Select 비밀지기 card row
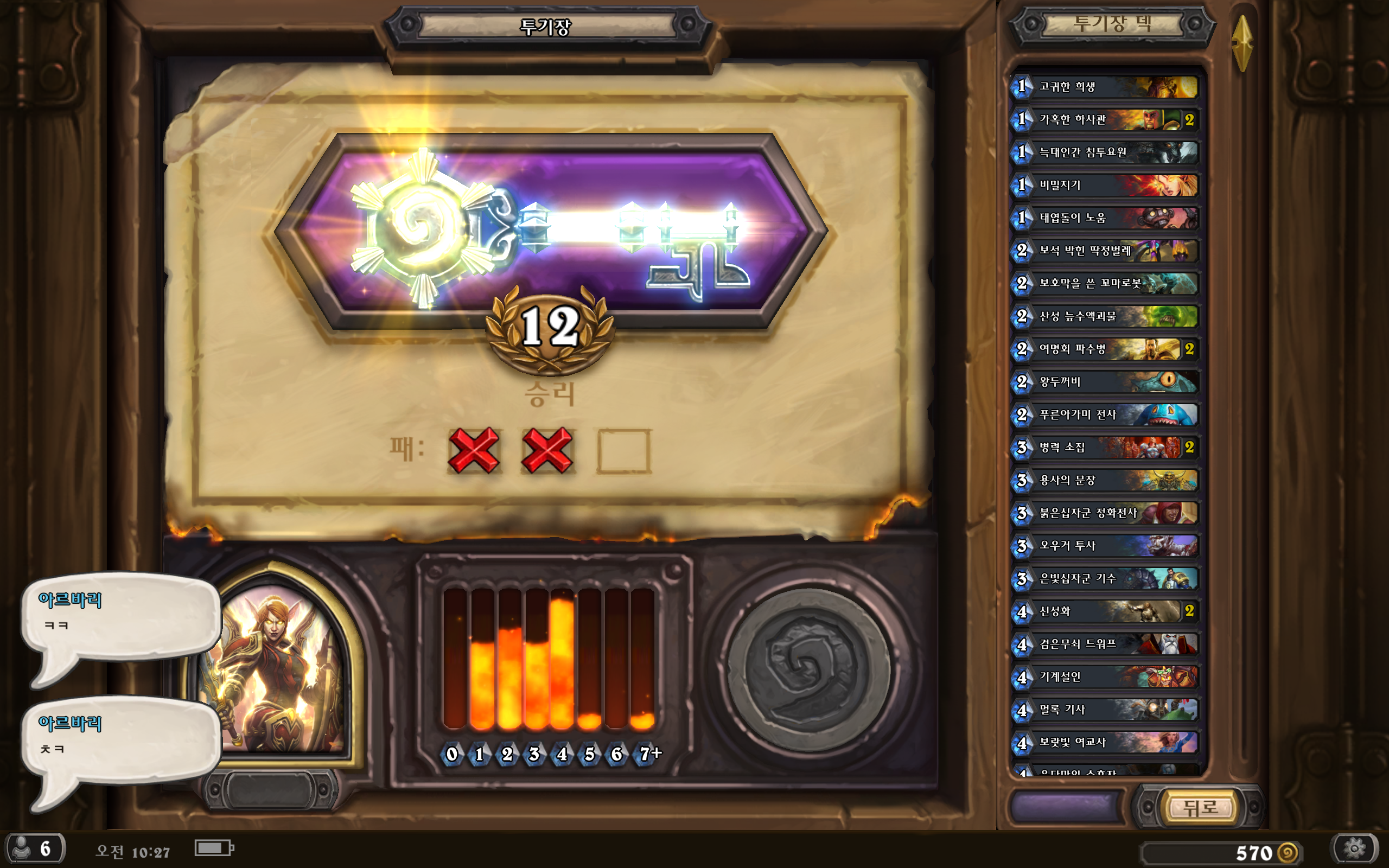 (1104, 185)
